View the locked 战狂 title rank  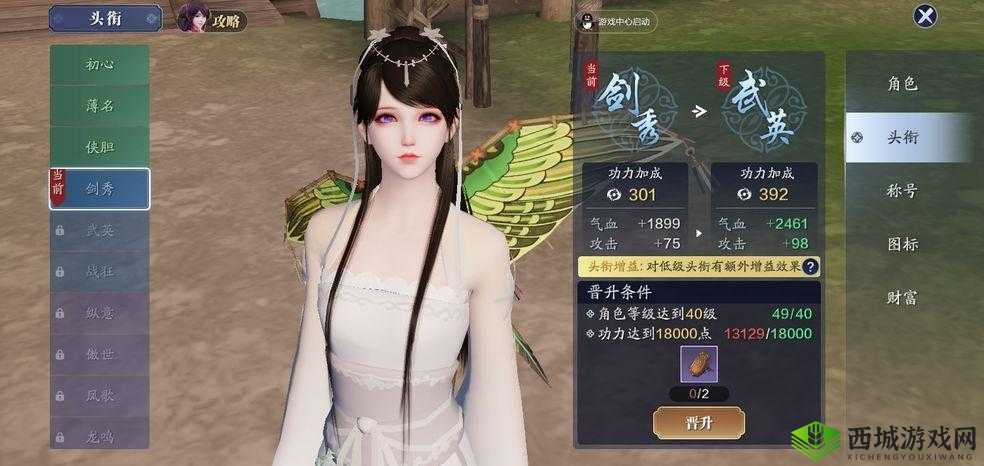(100, 271)
